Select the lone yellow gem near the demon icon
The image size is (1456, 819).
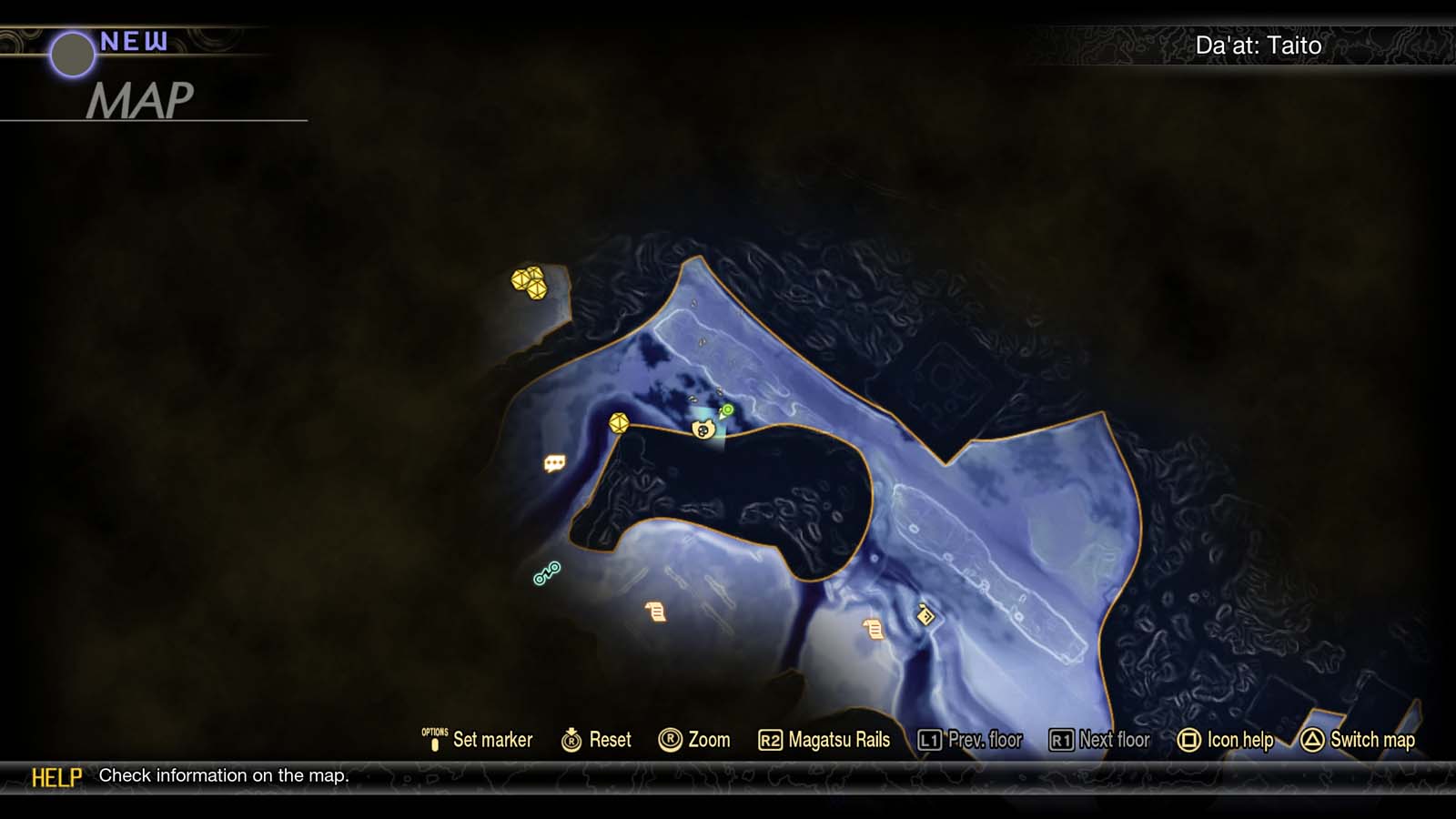(620, 423)
